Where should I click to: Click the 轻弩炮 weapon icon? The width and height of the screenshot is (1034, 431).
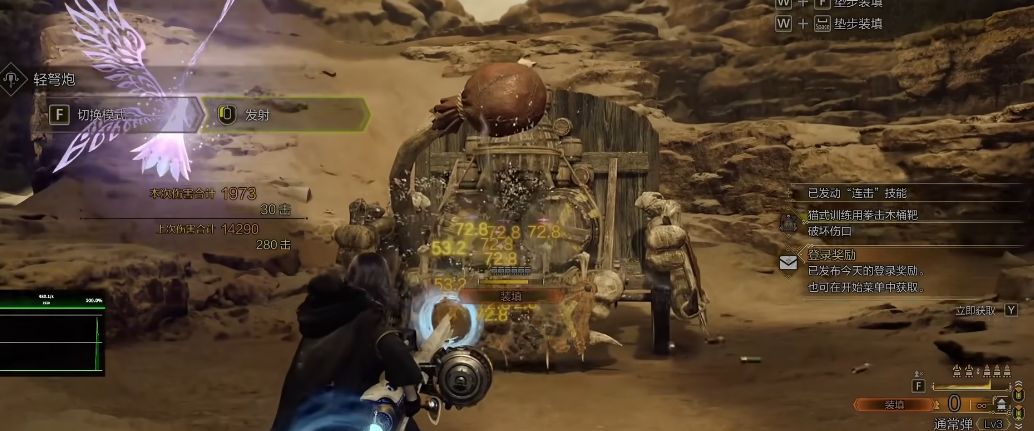pos(13,78)
